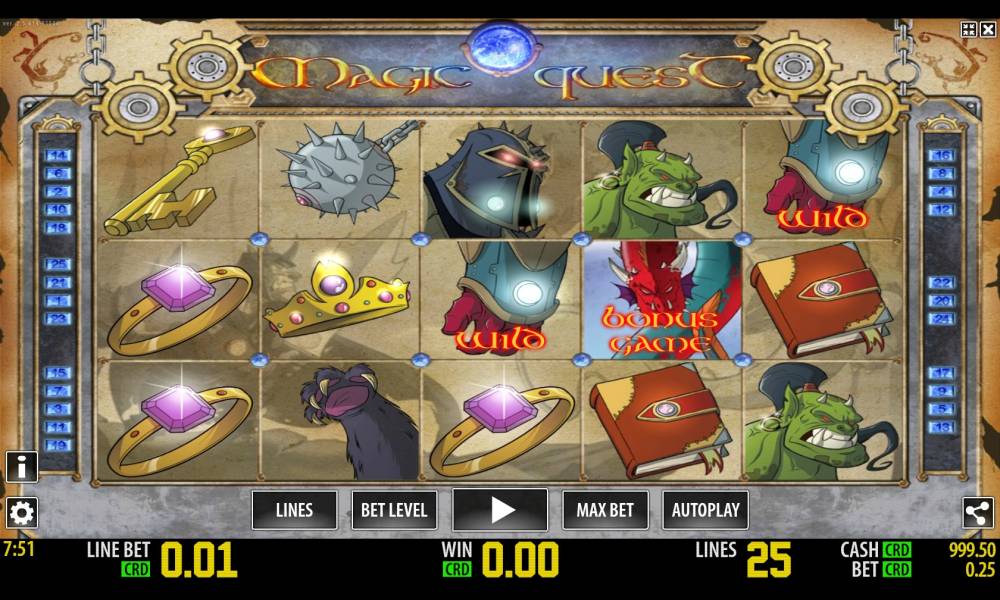This screenshot has height=600, width=1000.
Task: Spin the reels with the play button
Action: point(500,510)
